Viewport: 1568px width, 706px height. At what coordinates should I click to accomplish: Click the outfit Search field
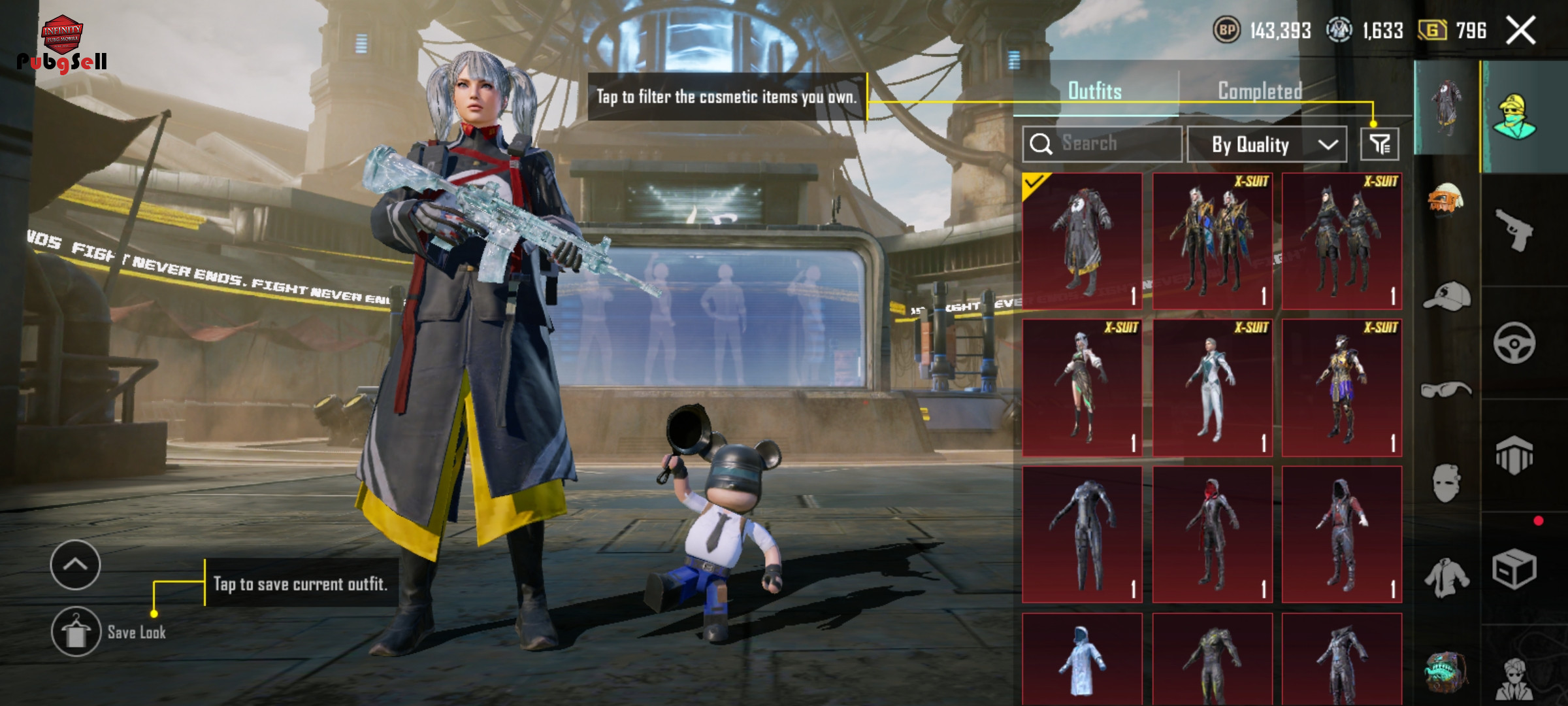[x=1103, y=144]
